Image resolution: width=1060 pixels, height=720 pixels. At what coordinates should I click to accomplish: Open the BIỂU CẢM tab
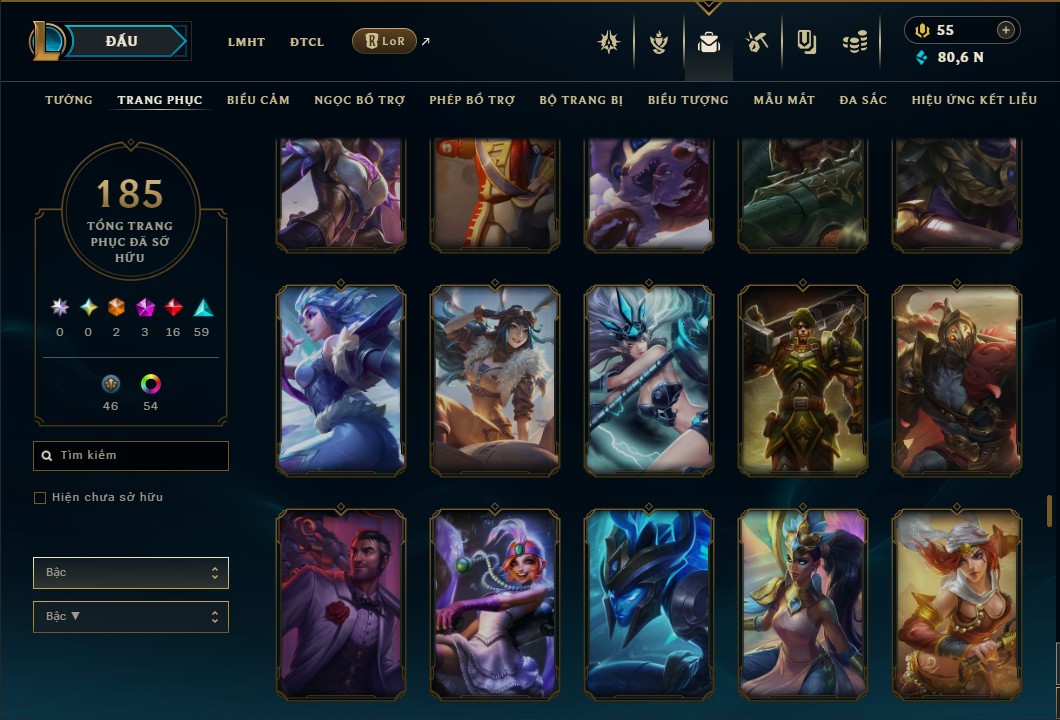point(258,100)
